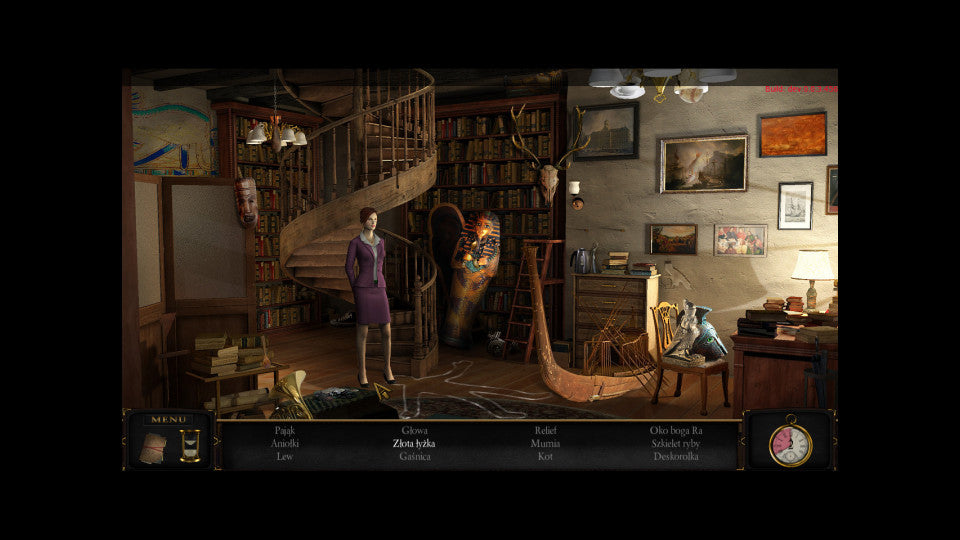Select the "Głowa" list entry
This screenshot has width=960, height=540.
(414, 430)
